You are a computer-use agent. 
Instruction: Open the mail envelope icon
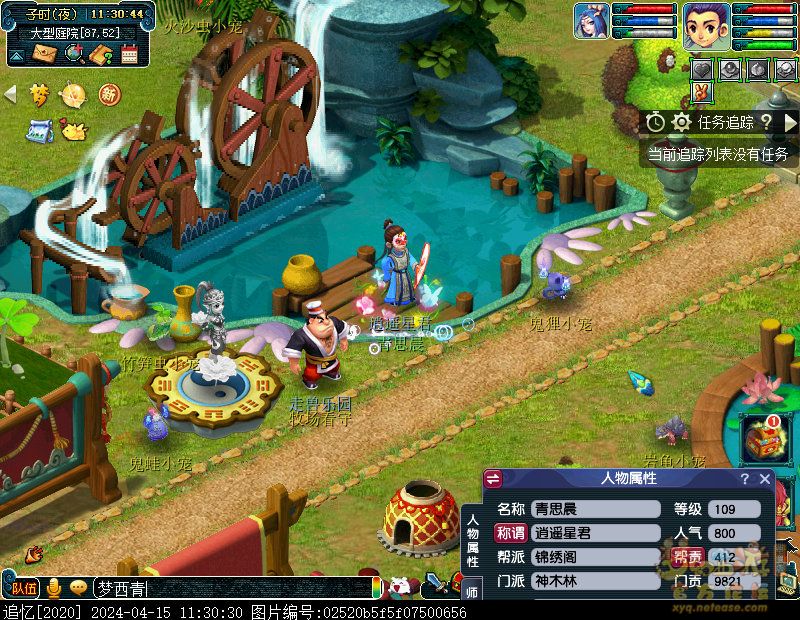tap(44, 54)
